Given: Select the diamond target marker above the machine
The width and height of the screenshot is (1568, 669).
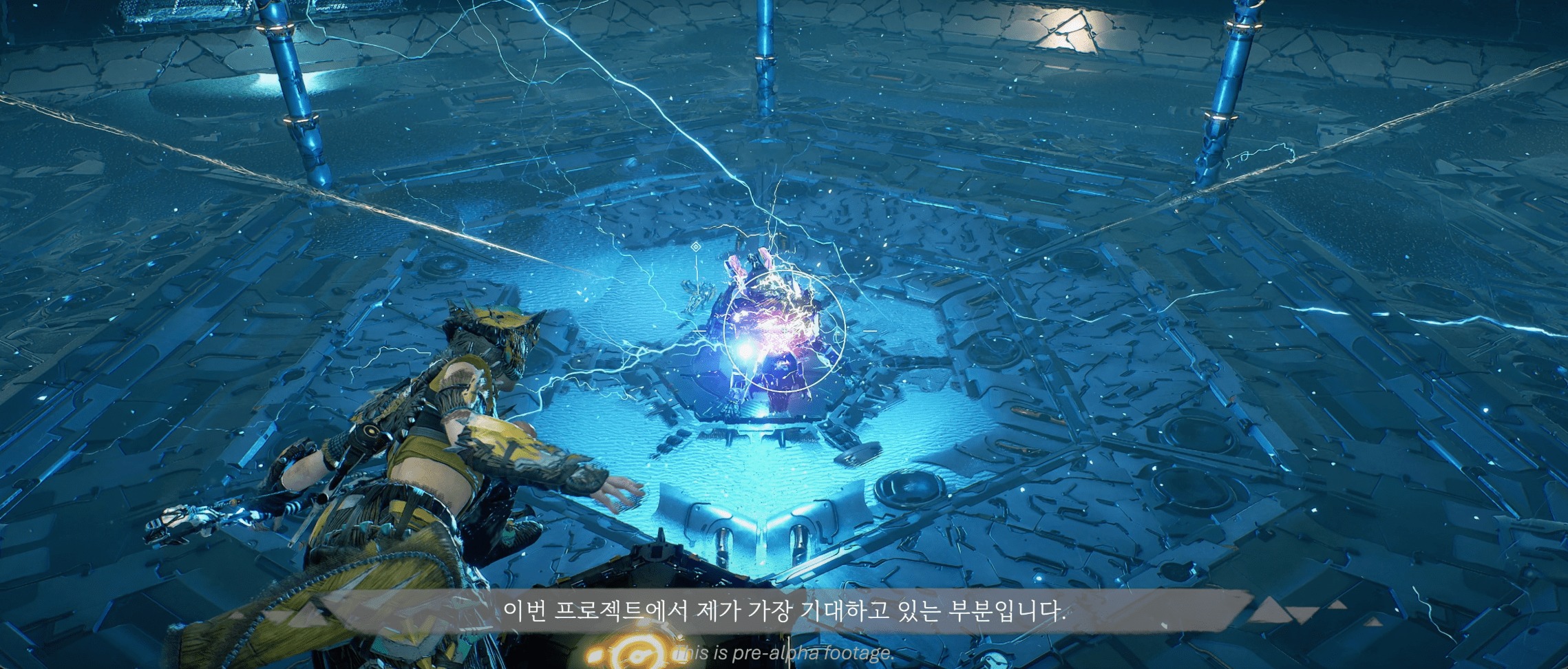Looking at the screenshot, I should click(696, 246).
